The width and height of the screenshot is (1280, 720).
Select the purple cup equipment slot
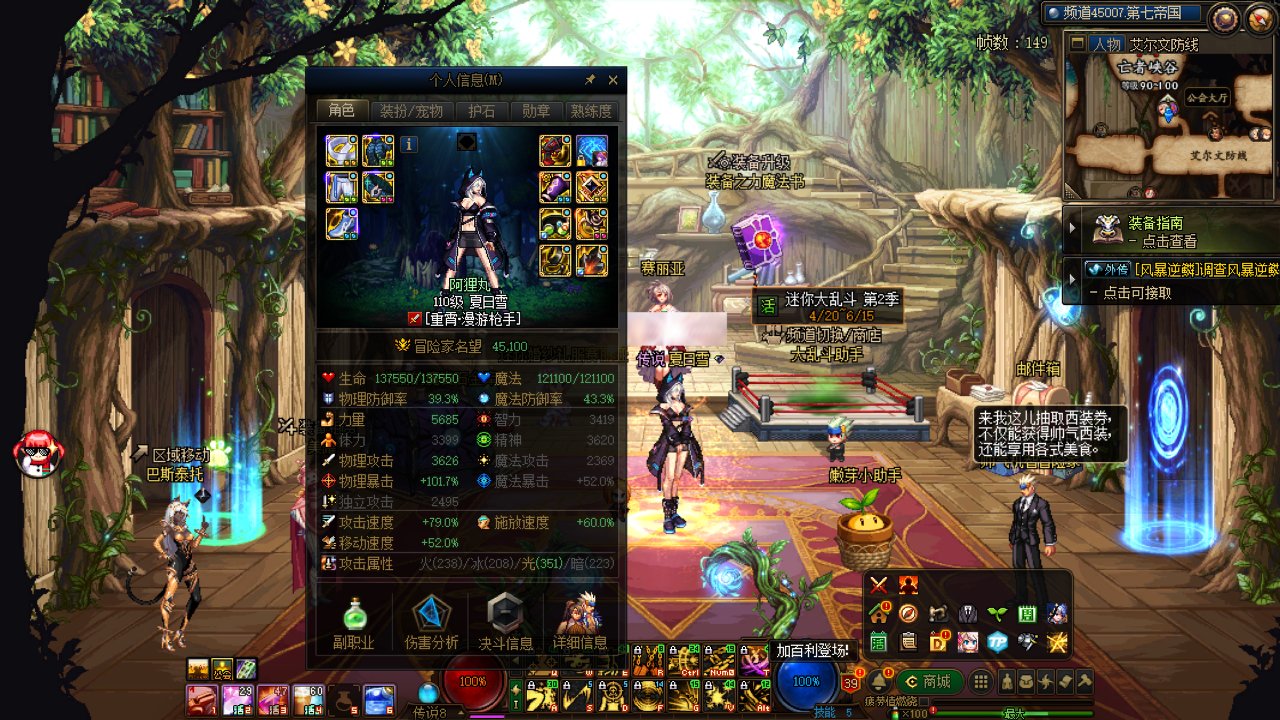pyautogui.click(x=556, y=187)
